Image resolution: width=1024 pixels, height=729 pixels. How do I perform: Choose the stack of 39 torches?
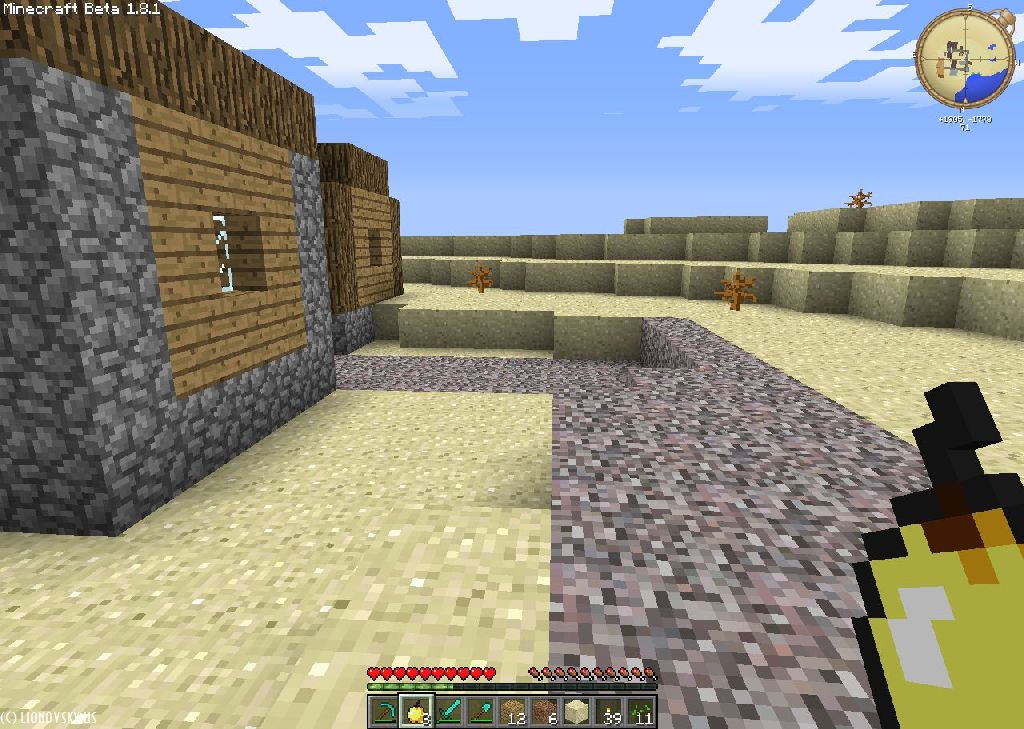point(608,712)
